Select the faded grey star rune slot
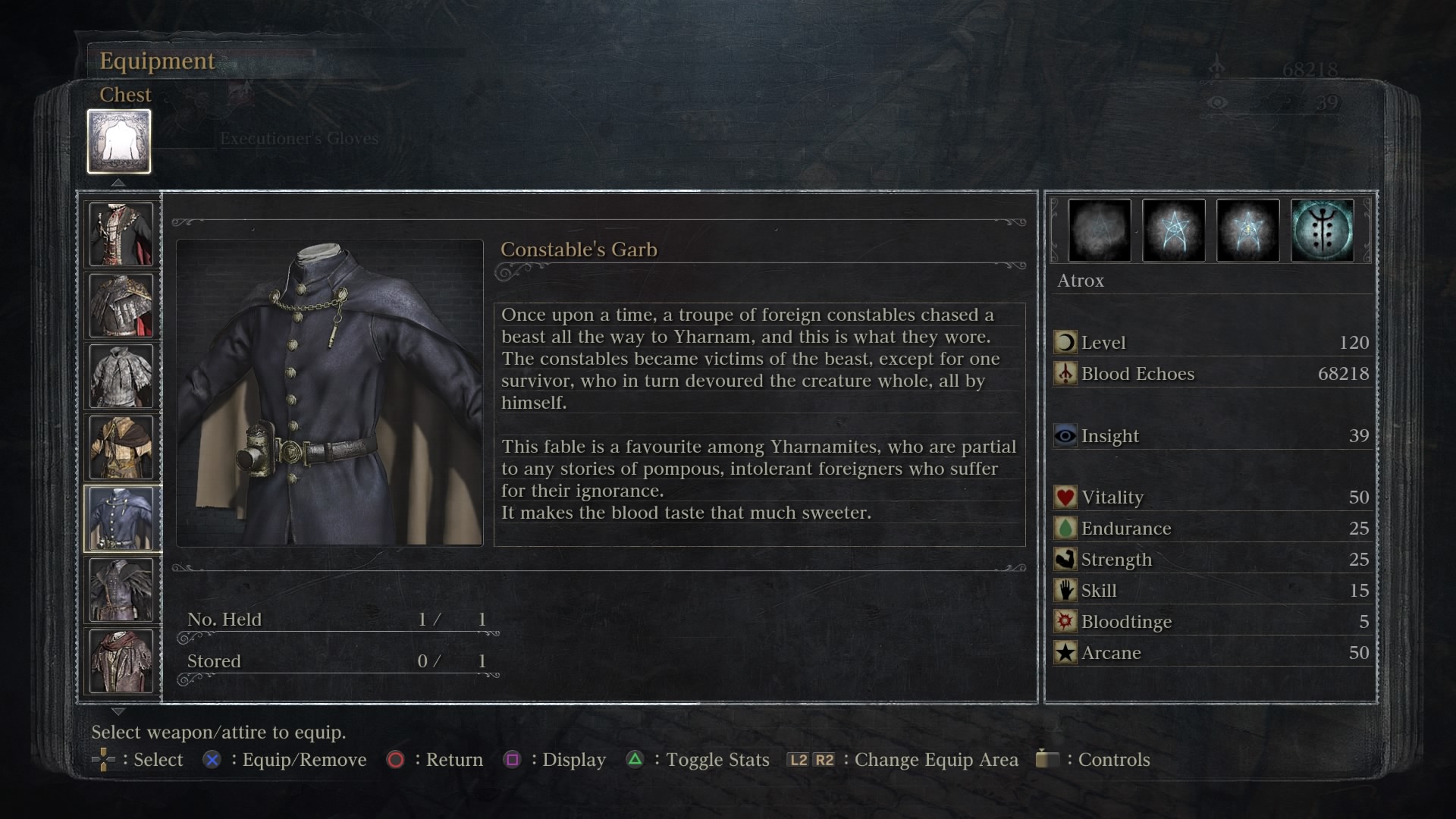1456x819 pixels. (1099, 231)
